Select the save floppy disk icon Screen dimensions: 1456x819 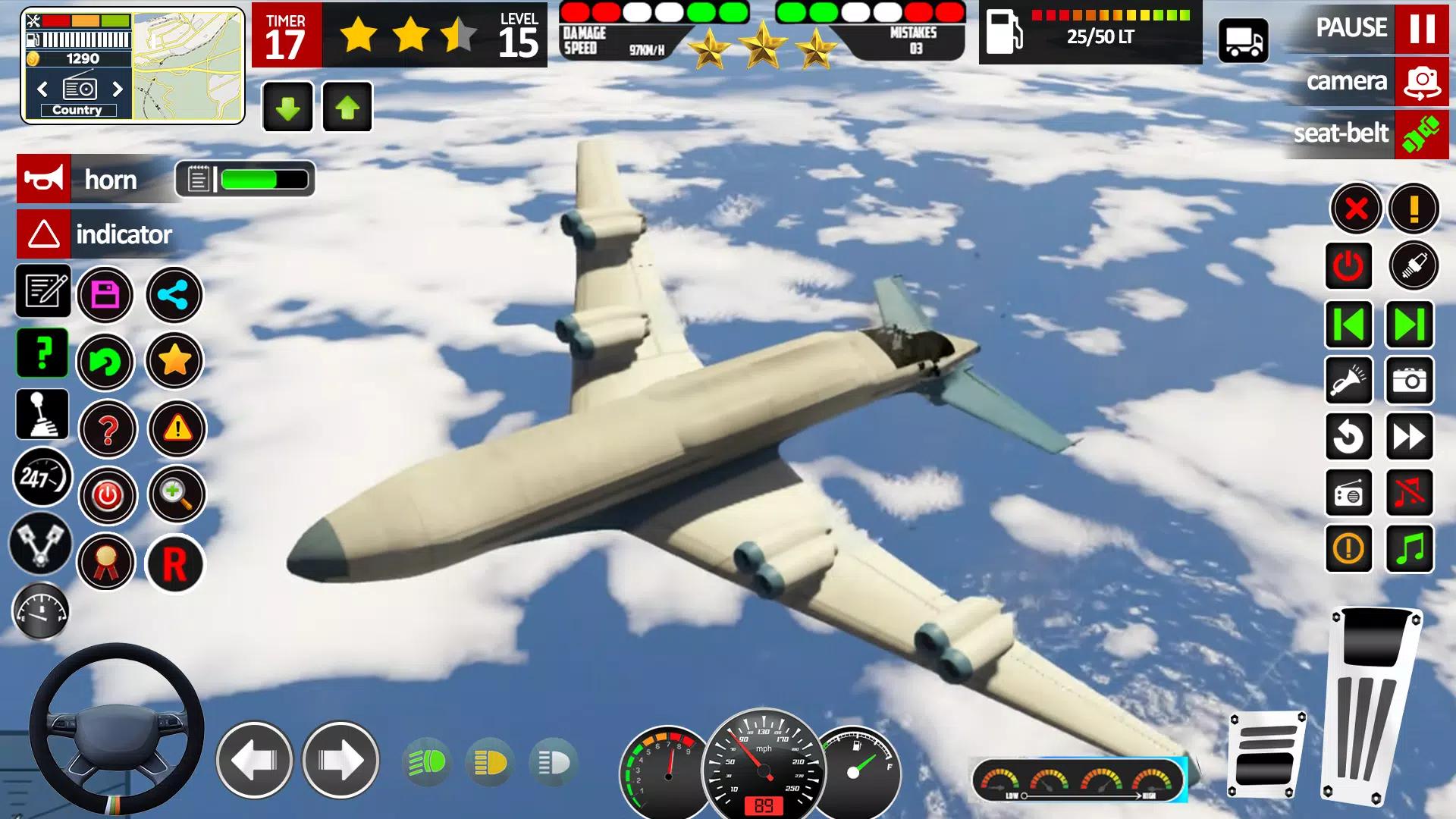coord(107,295)
